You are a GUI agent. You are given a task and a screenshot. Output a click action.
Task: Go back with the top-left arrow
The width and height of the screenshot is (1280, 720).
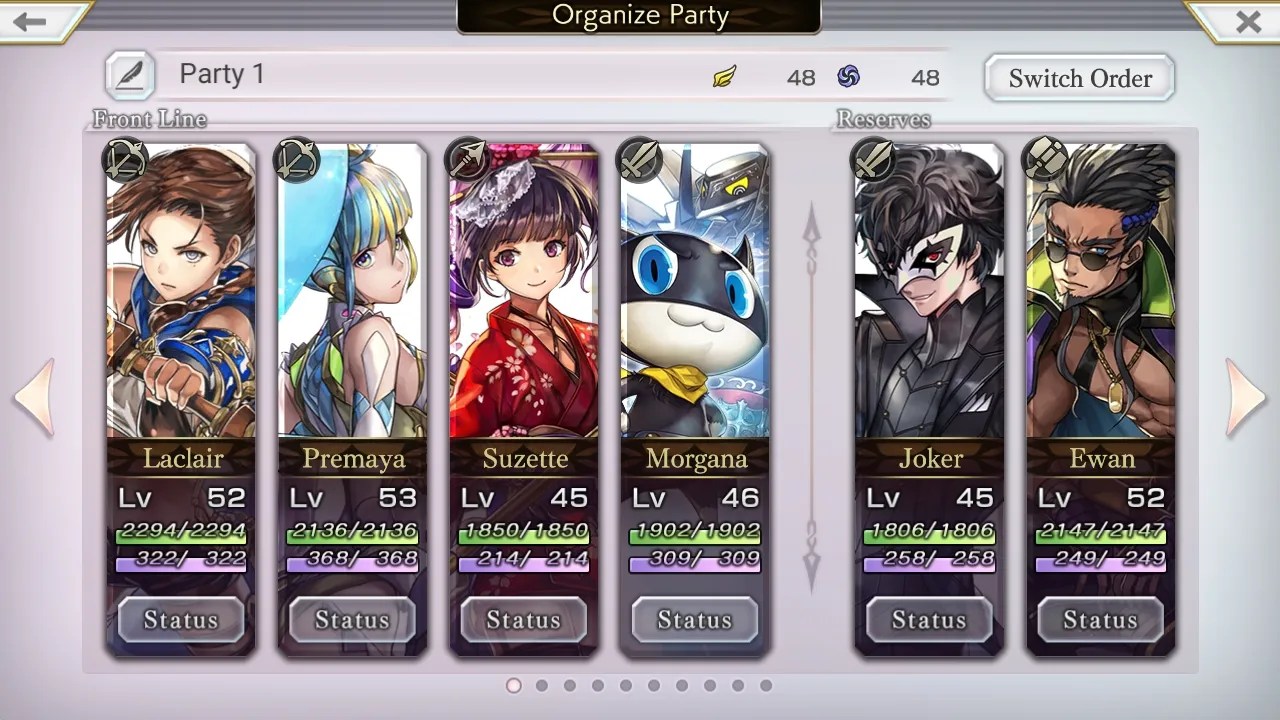click(x=30, y=21)
